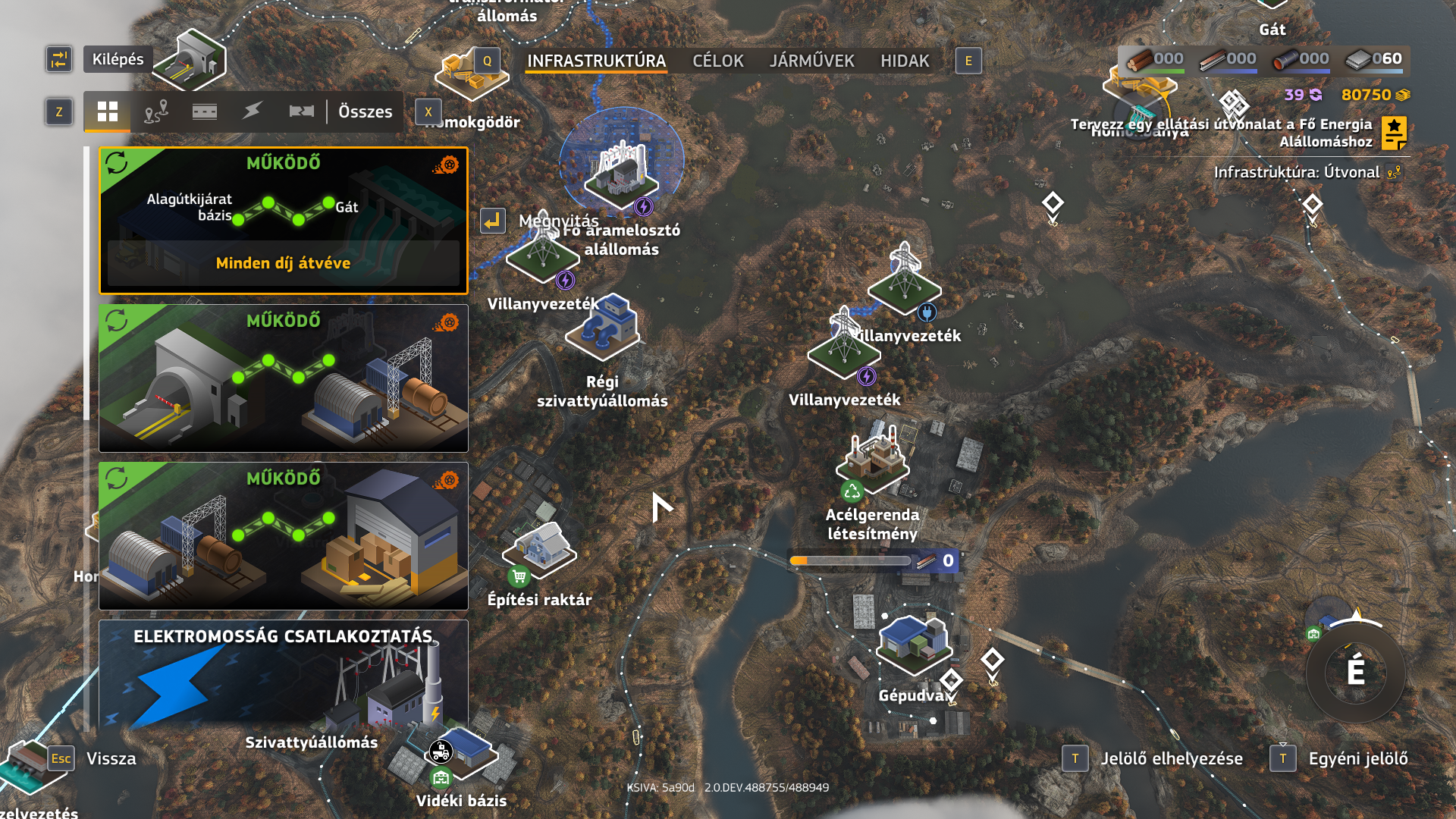Image resolution: width=1456 pixels, height=819 pixels.
Task: Select the four-squares all-categories filter
Action: point(108,111)
